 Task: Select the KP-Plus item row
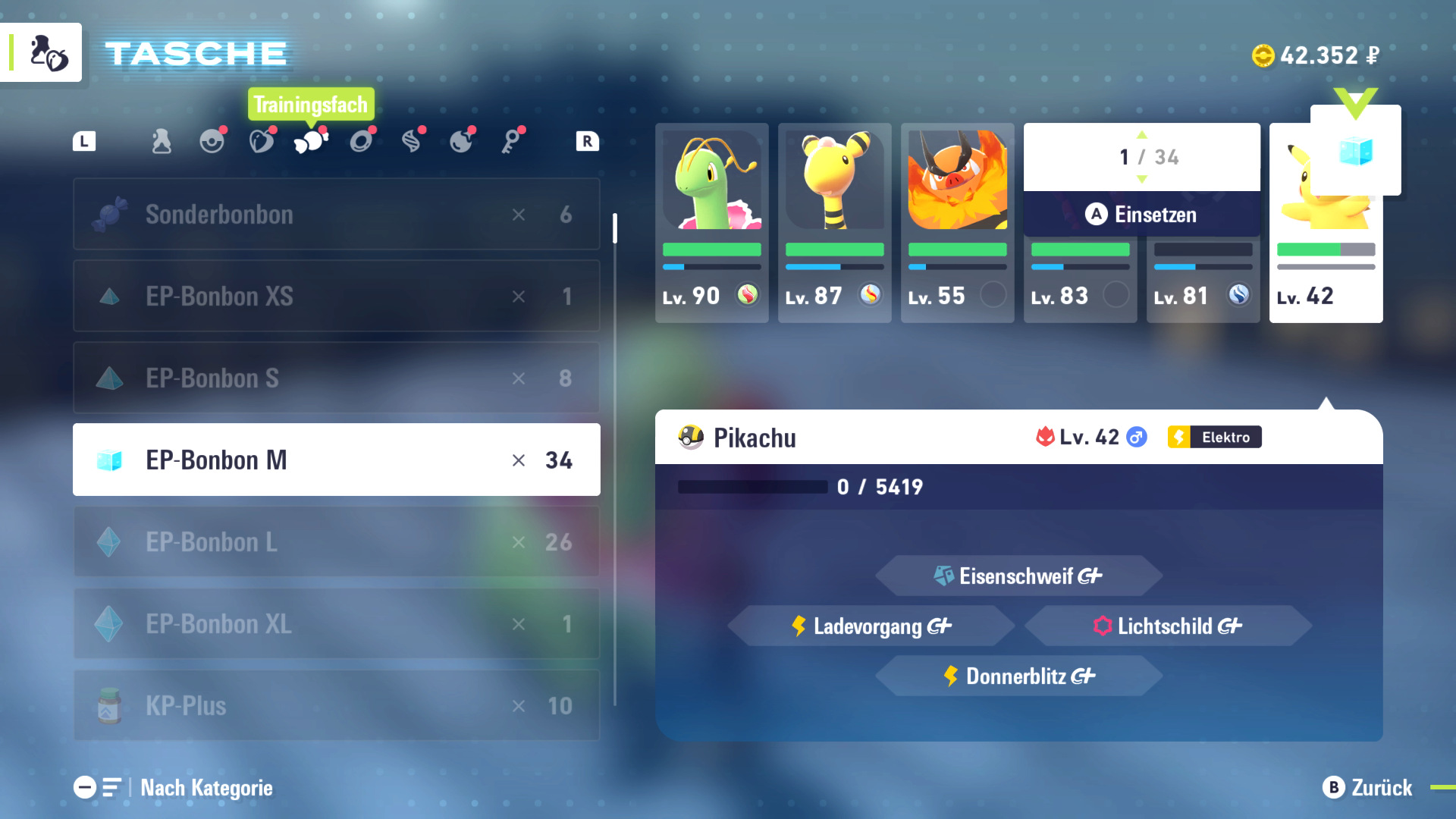coord(336,706)
